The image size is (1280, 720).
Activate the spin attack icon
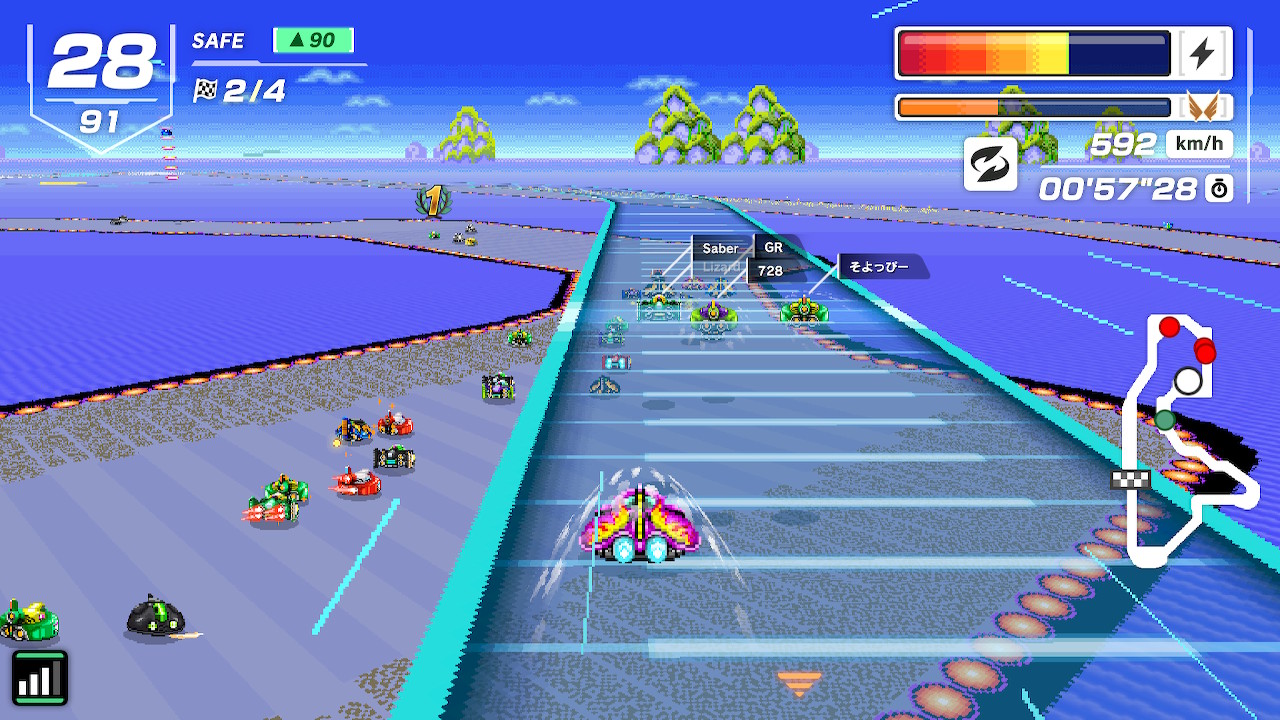[x=990, y=164]
